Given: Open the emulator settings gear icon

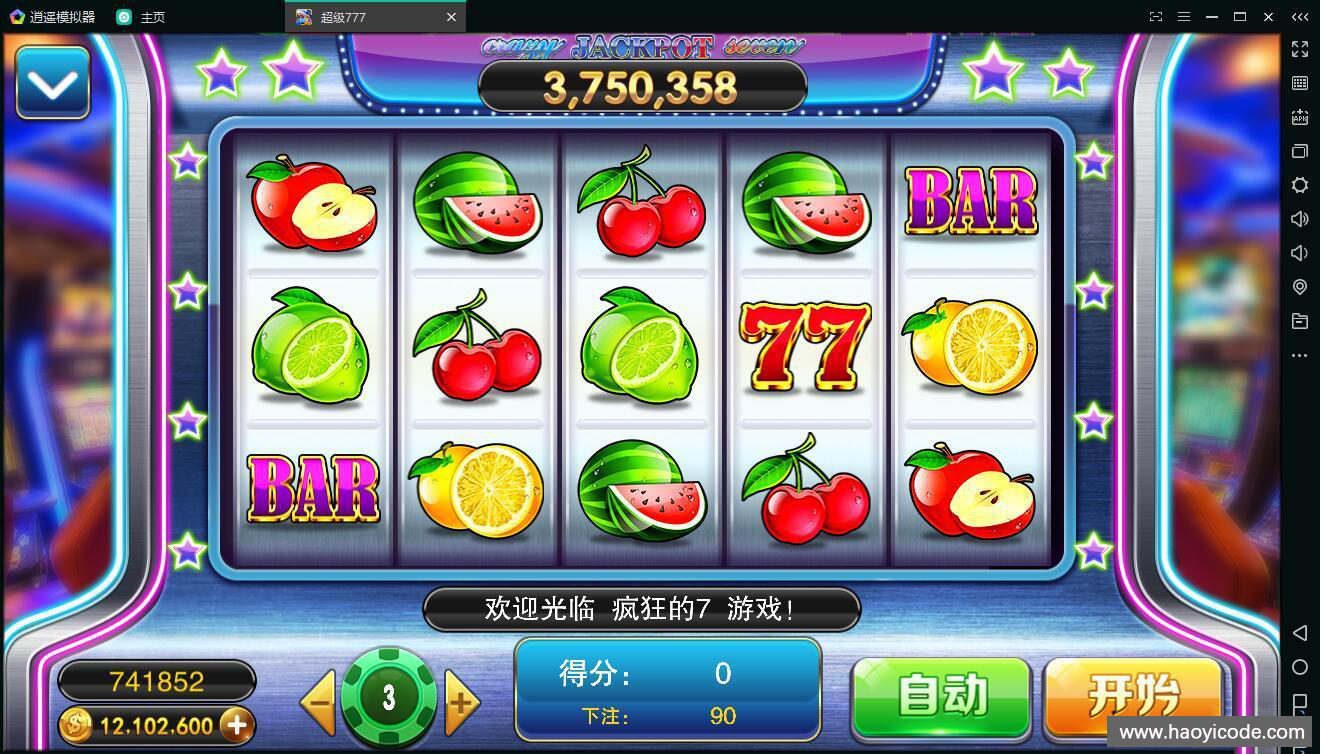Looking at the screenshot, I should [x=1300, y=185].
